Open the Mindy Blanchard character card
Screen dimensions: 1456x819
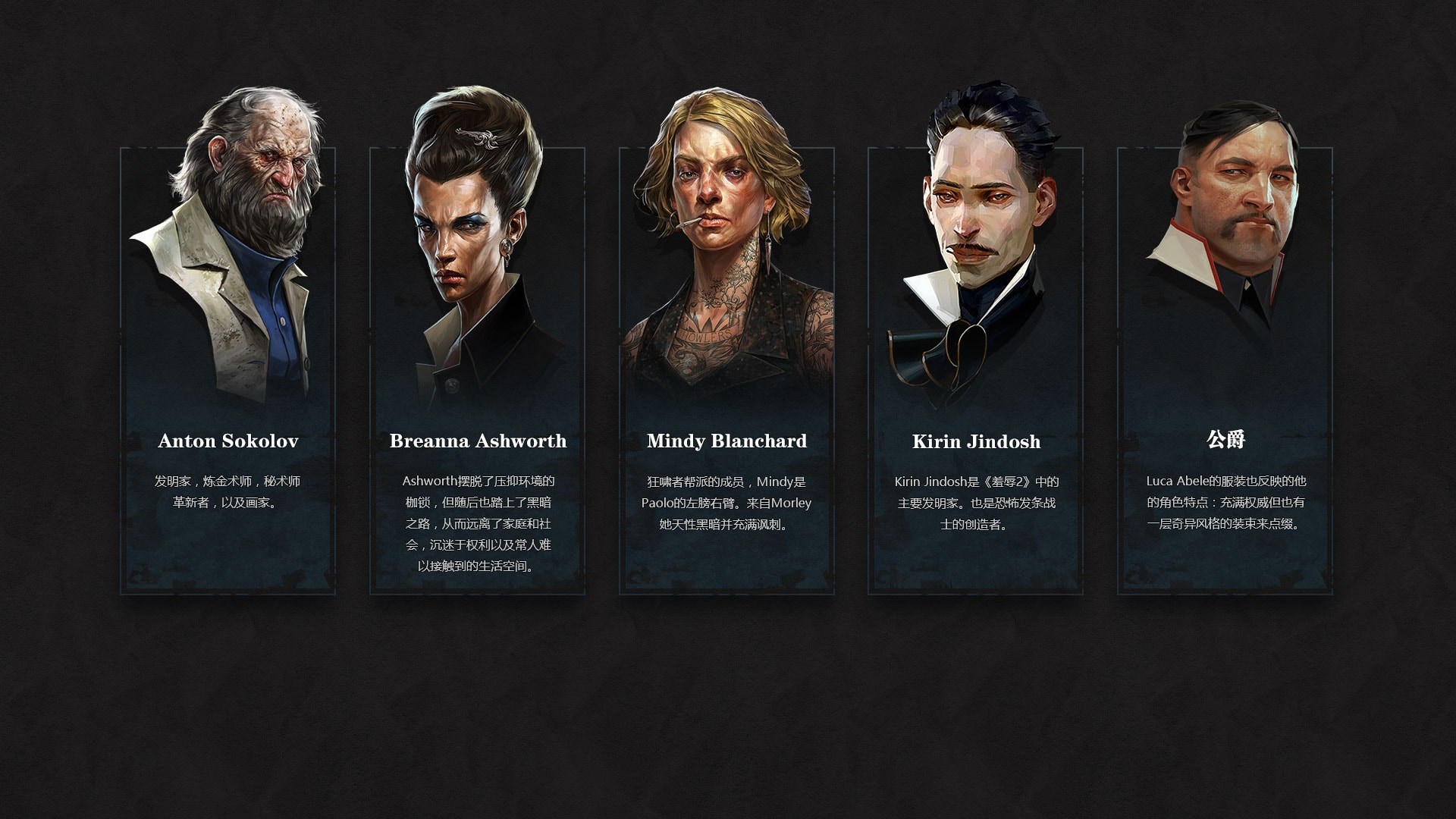pyautogui.click(x=726, y=372)
